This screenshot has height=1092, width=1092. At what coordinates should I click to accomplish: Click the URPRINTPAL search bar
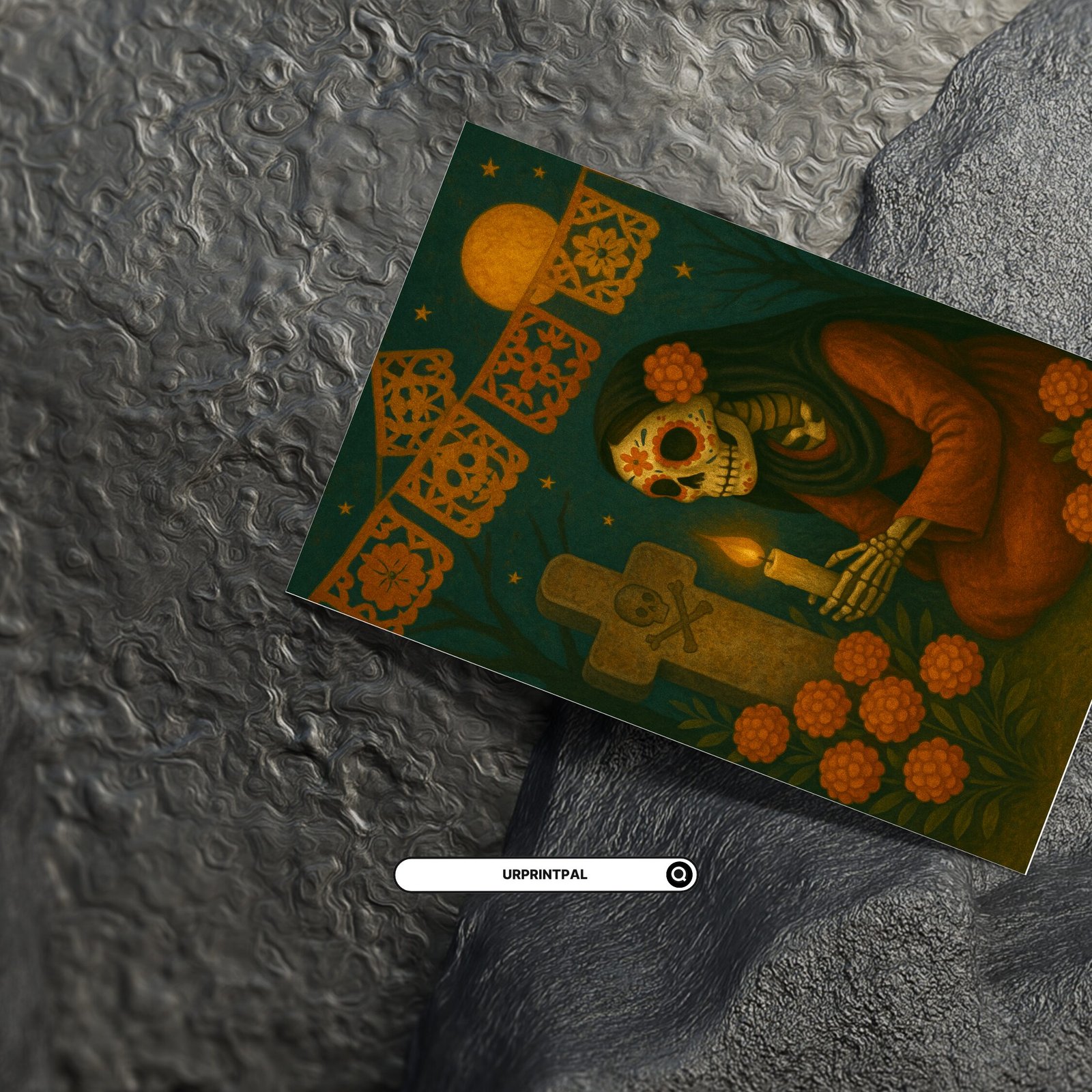(532, 874)
